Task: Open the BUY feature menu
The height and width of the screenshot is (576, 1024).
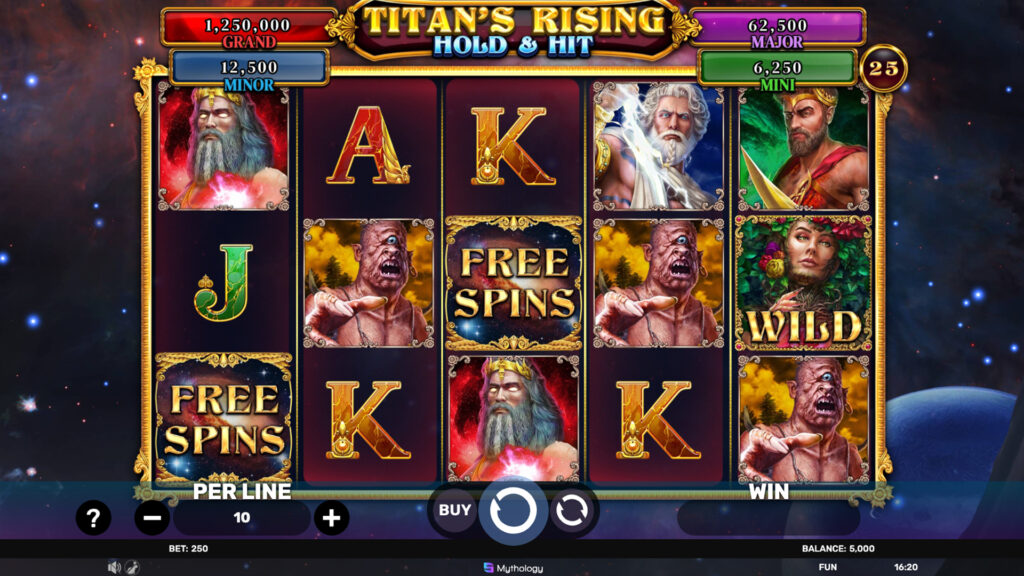Action: pos(455,510)
